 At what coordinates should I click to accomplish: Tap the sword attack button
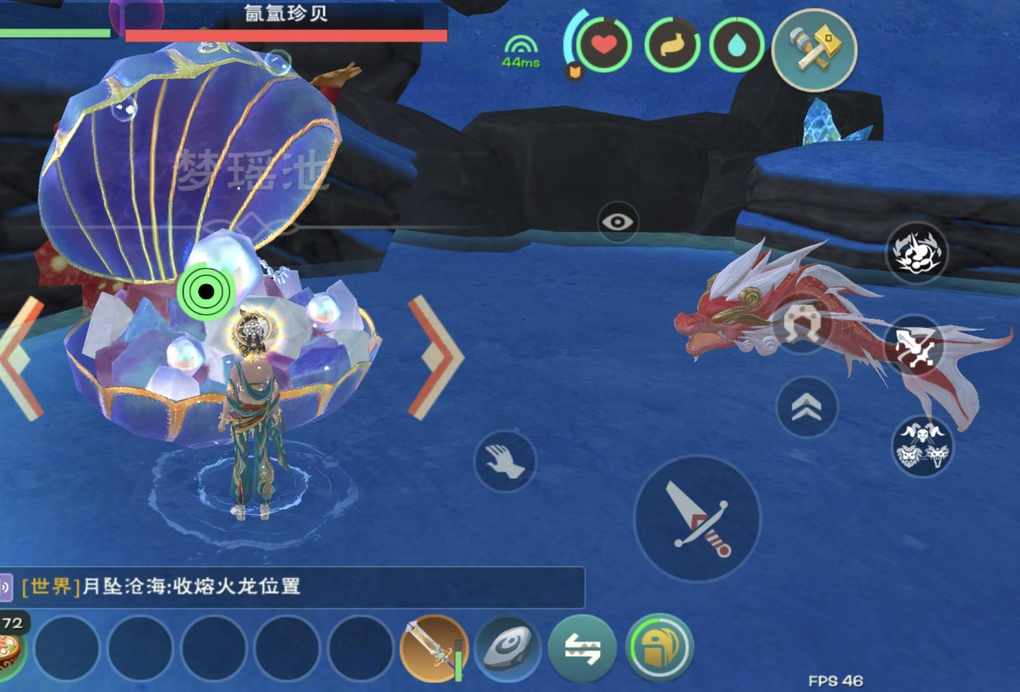[697, 518]
